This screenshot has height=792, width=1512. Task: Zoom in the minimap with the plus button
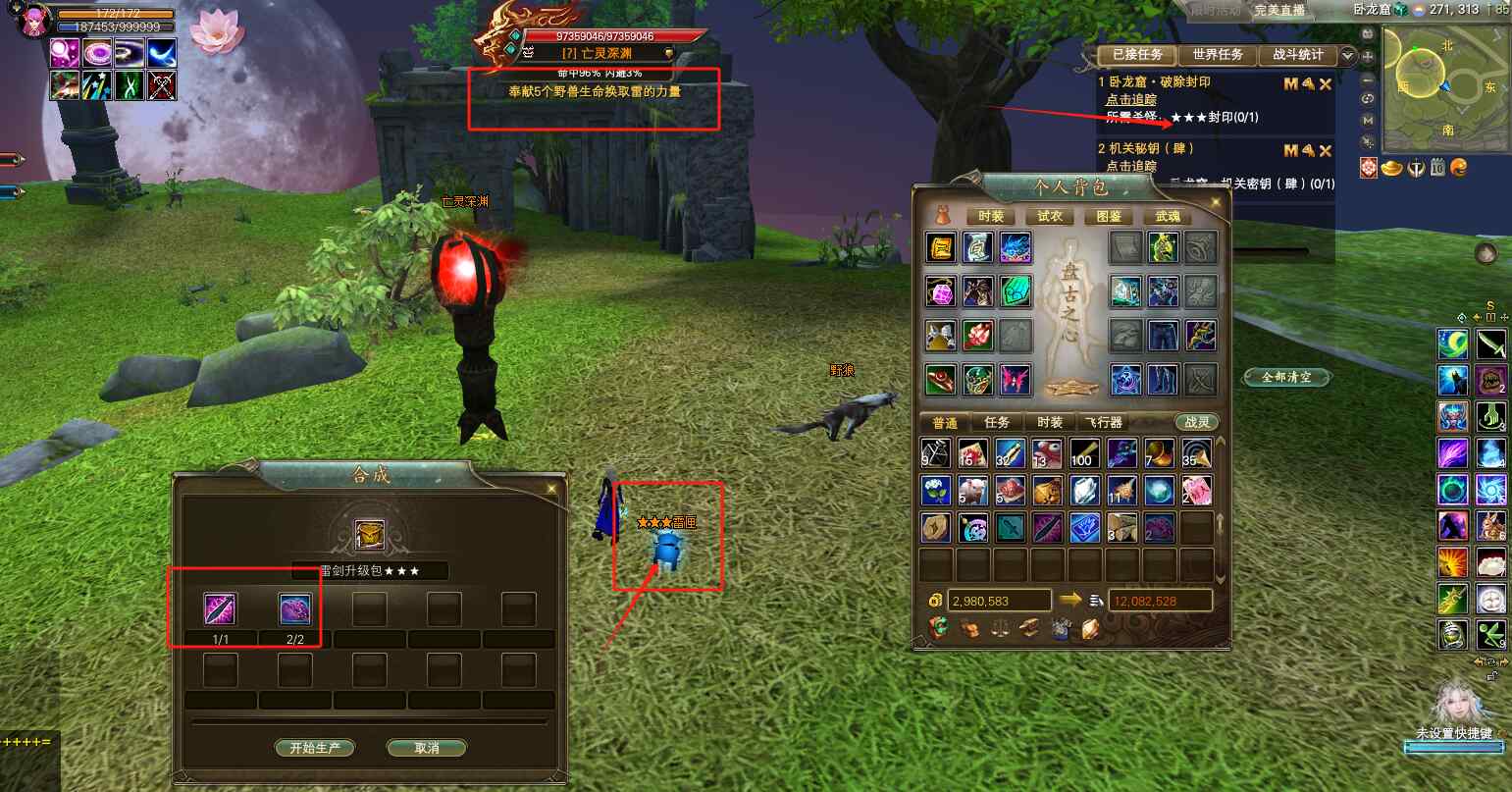1369,56
